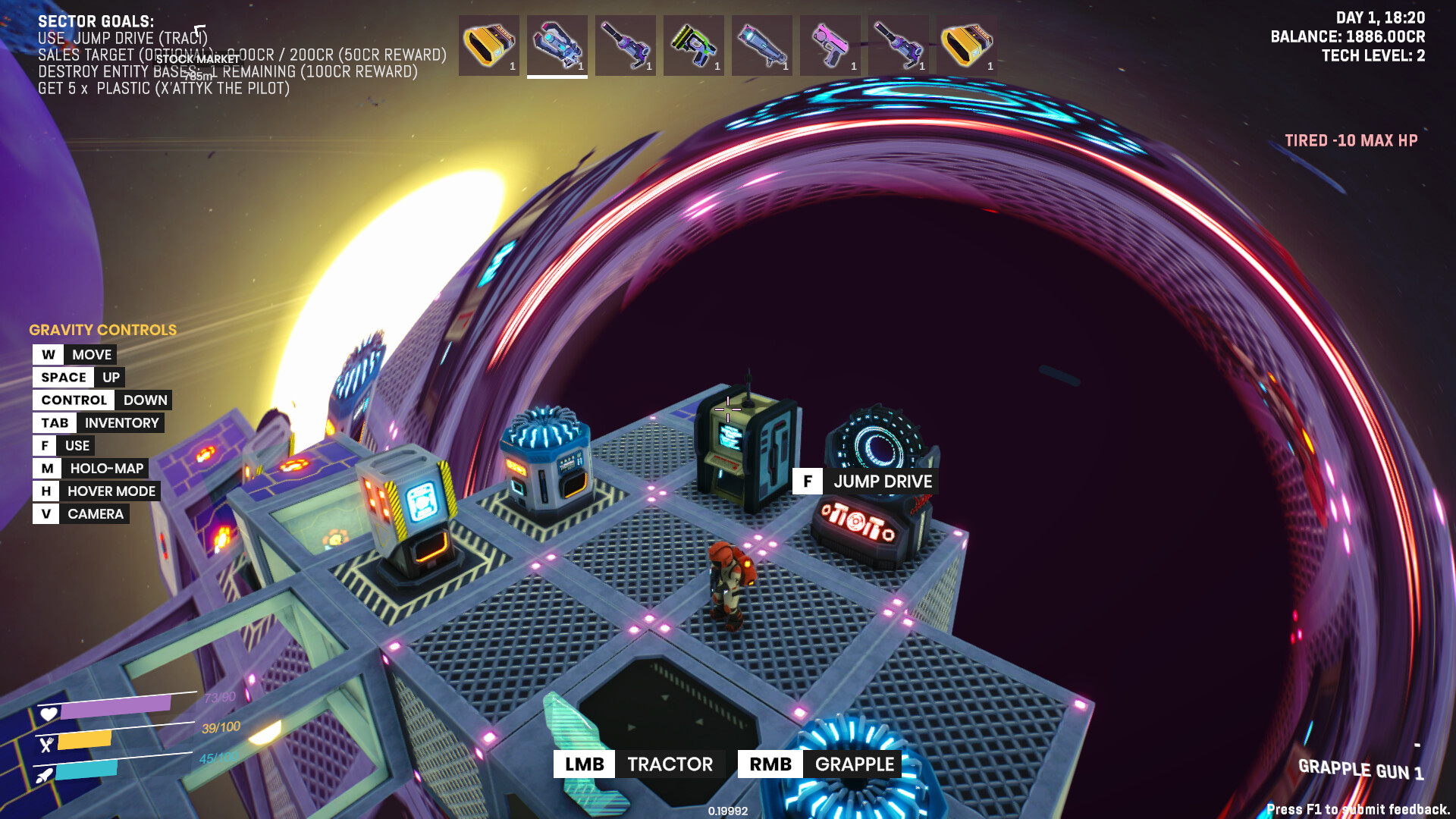Select the drill tool in hotbar slot 7
Image resolution: width=1456 pixels, height=819 pixels.
[x=899, y=45]
